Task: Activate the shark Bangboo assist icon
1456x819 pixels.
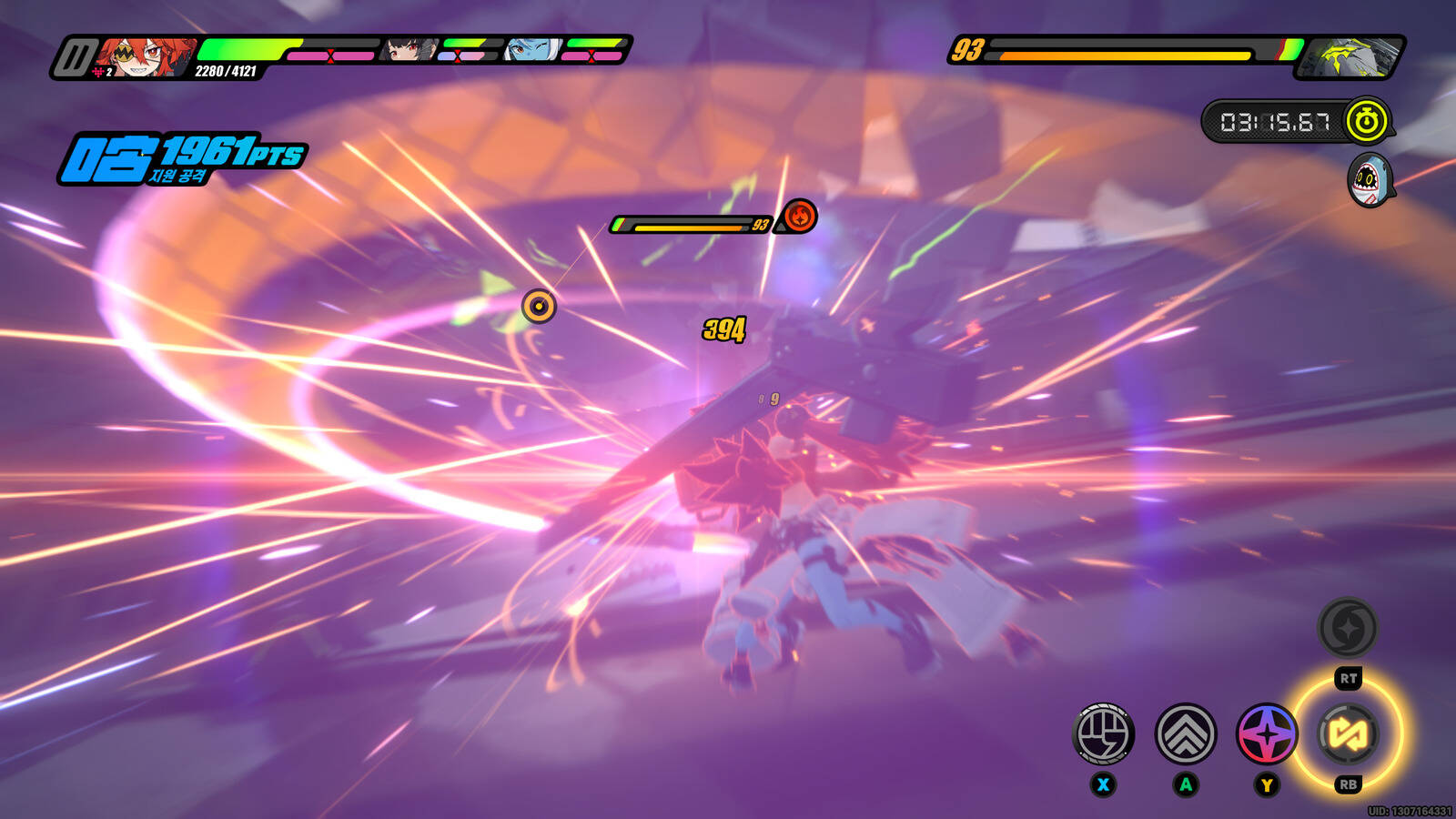Action: (x=1369, y=180)
